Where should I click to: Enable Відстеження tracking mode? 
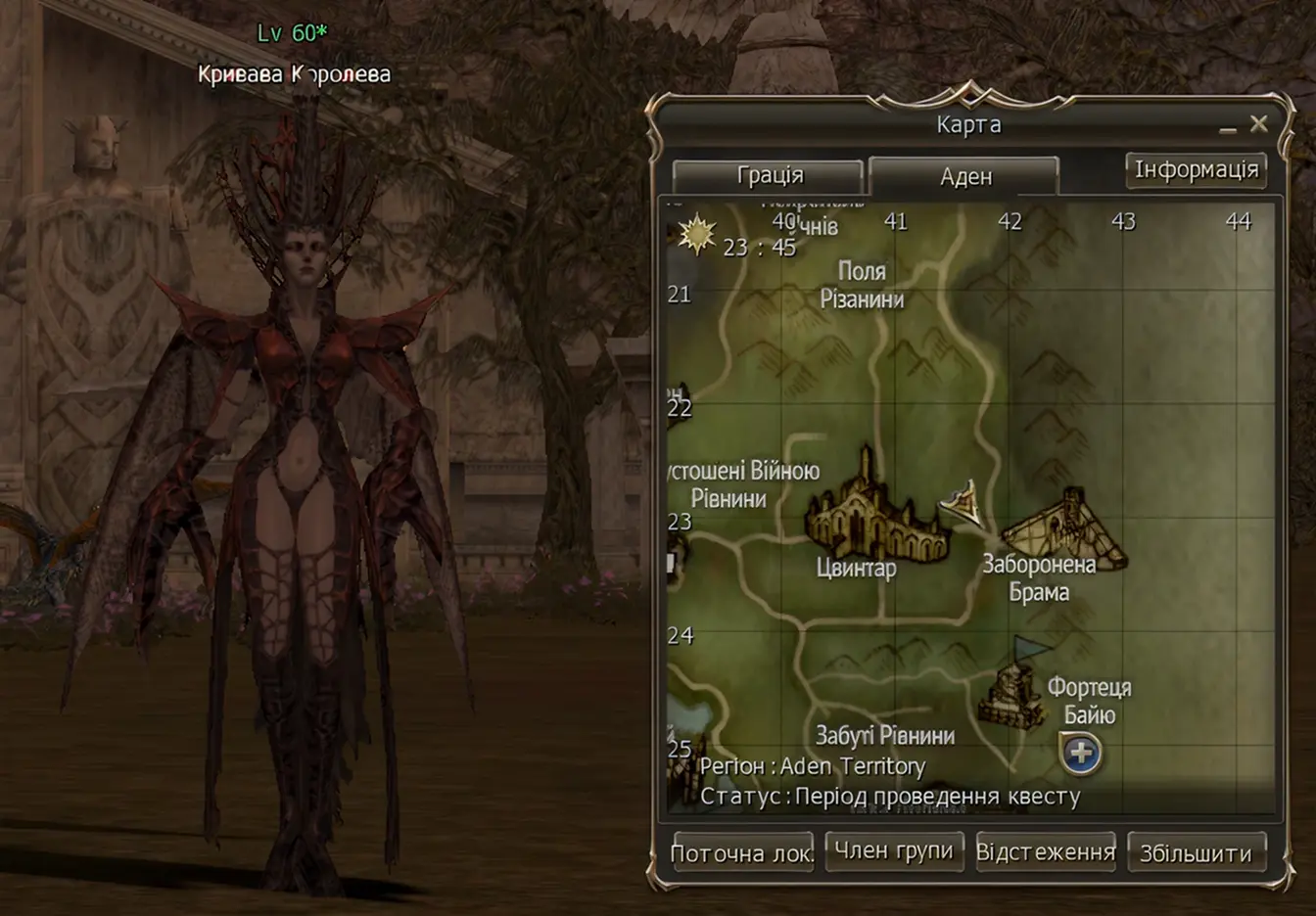[1044, 851]
